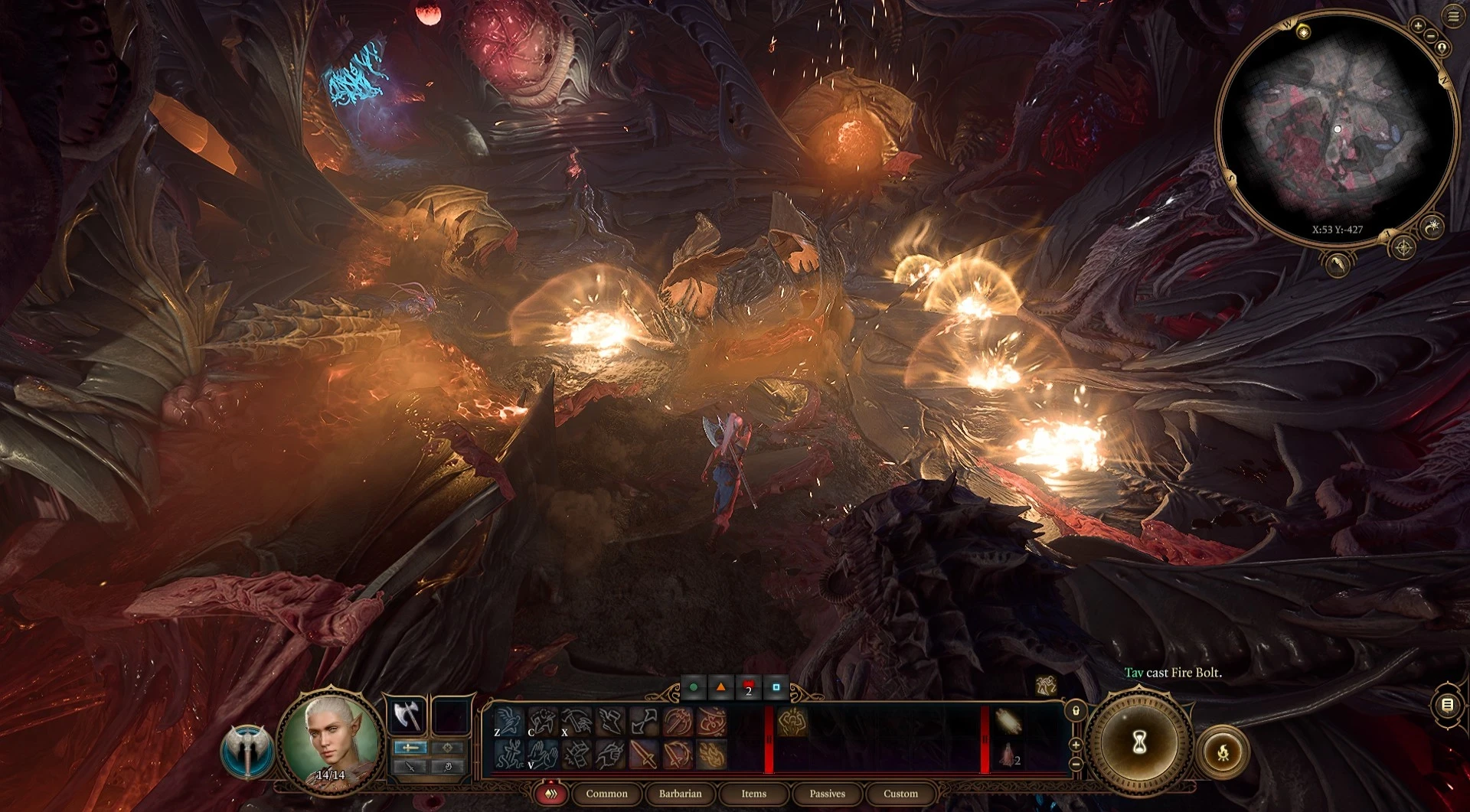The image size is (1470, 812).
Task: Click the equipped battleaxe weapon slot
Action: (x=408, y=716)
